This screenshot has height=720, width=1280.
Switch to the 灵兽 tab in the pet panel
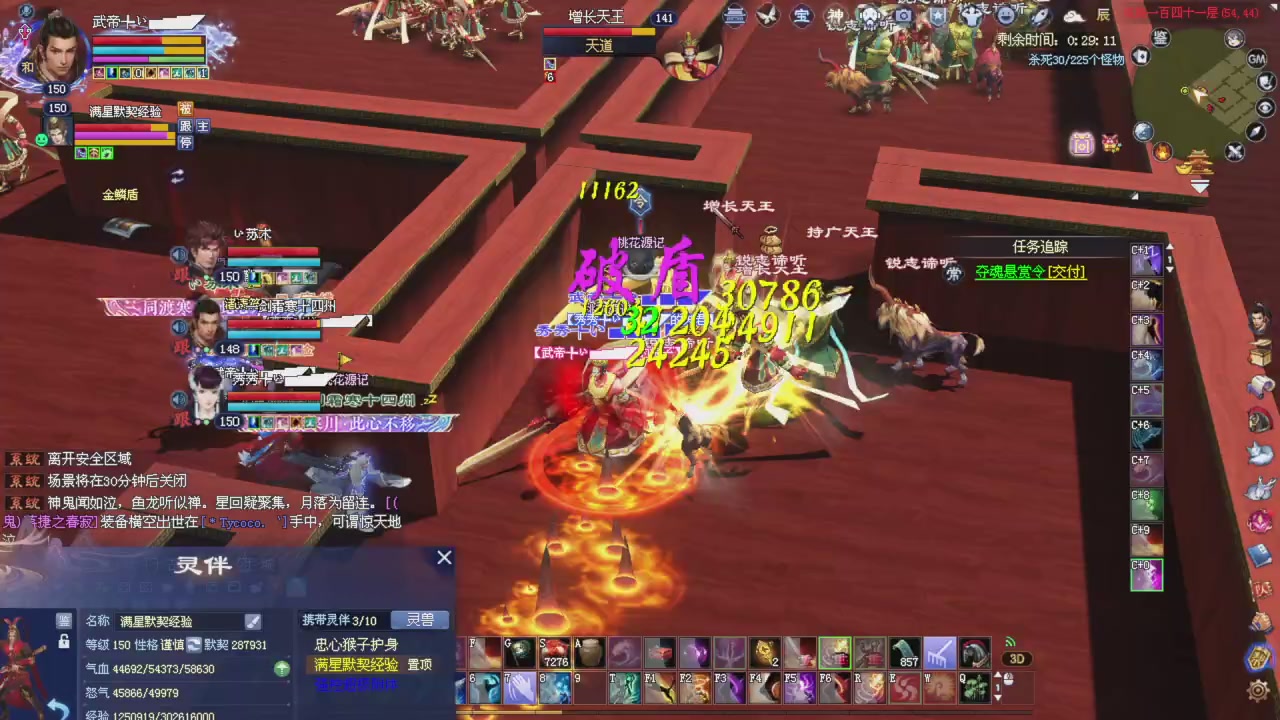coord(419,620)
